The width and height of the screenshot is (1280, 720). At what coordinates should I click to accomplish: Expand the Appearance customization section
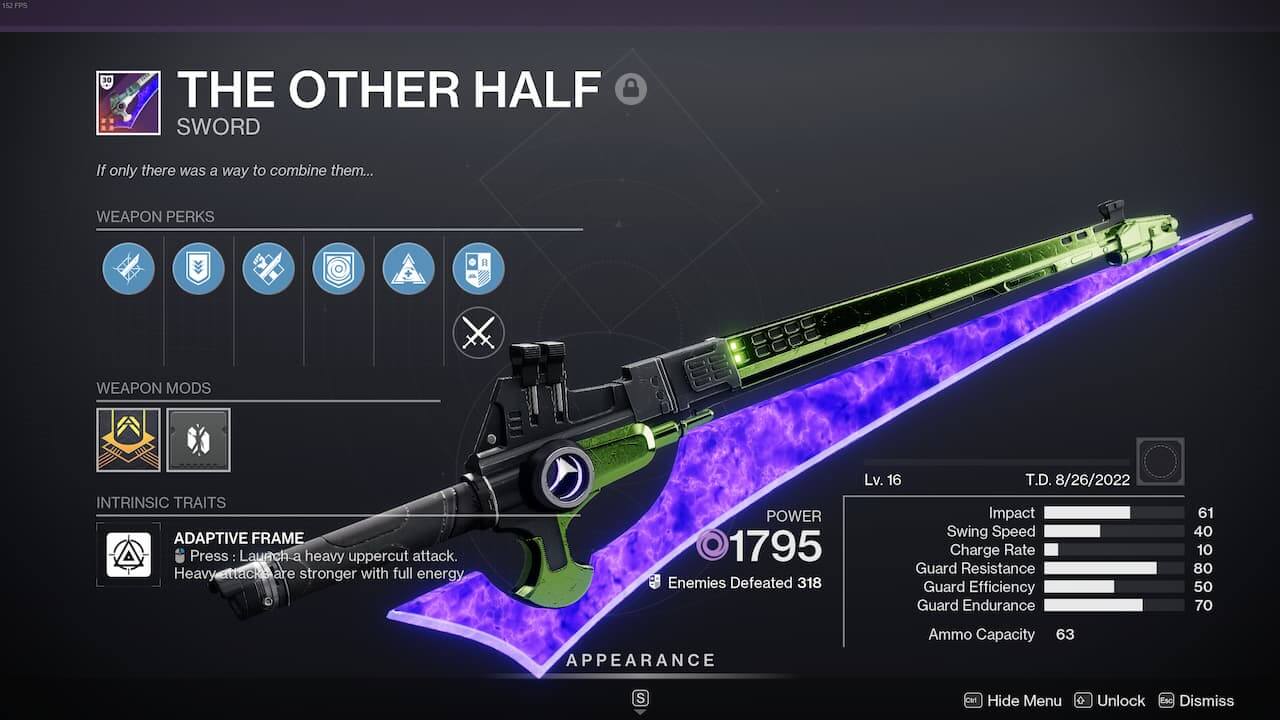(x=641, y=660)
